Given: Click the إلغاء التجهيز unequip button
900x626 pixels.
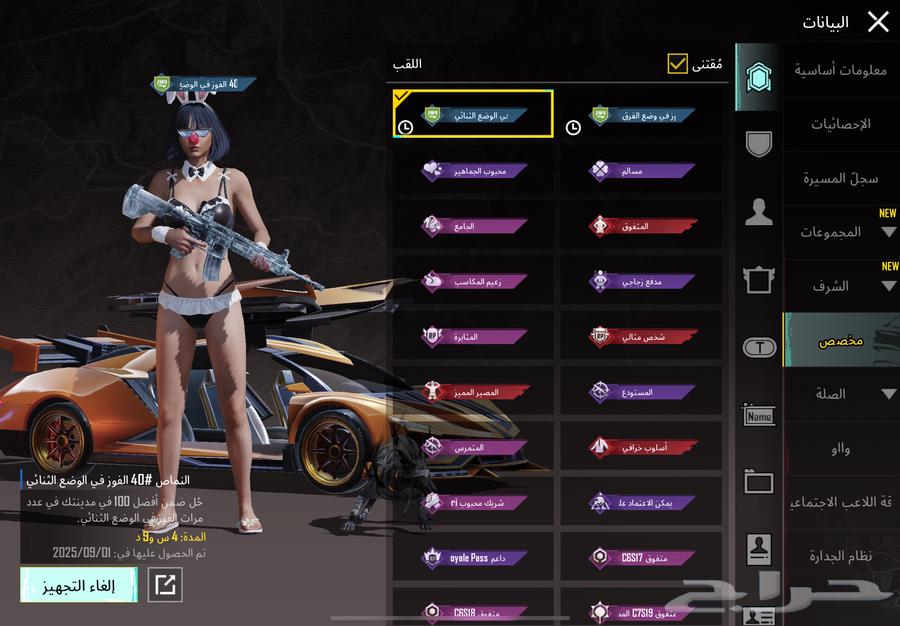Looking at the screenshot, I should pos(78,586).
